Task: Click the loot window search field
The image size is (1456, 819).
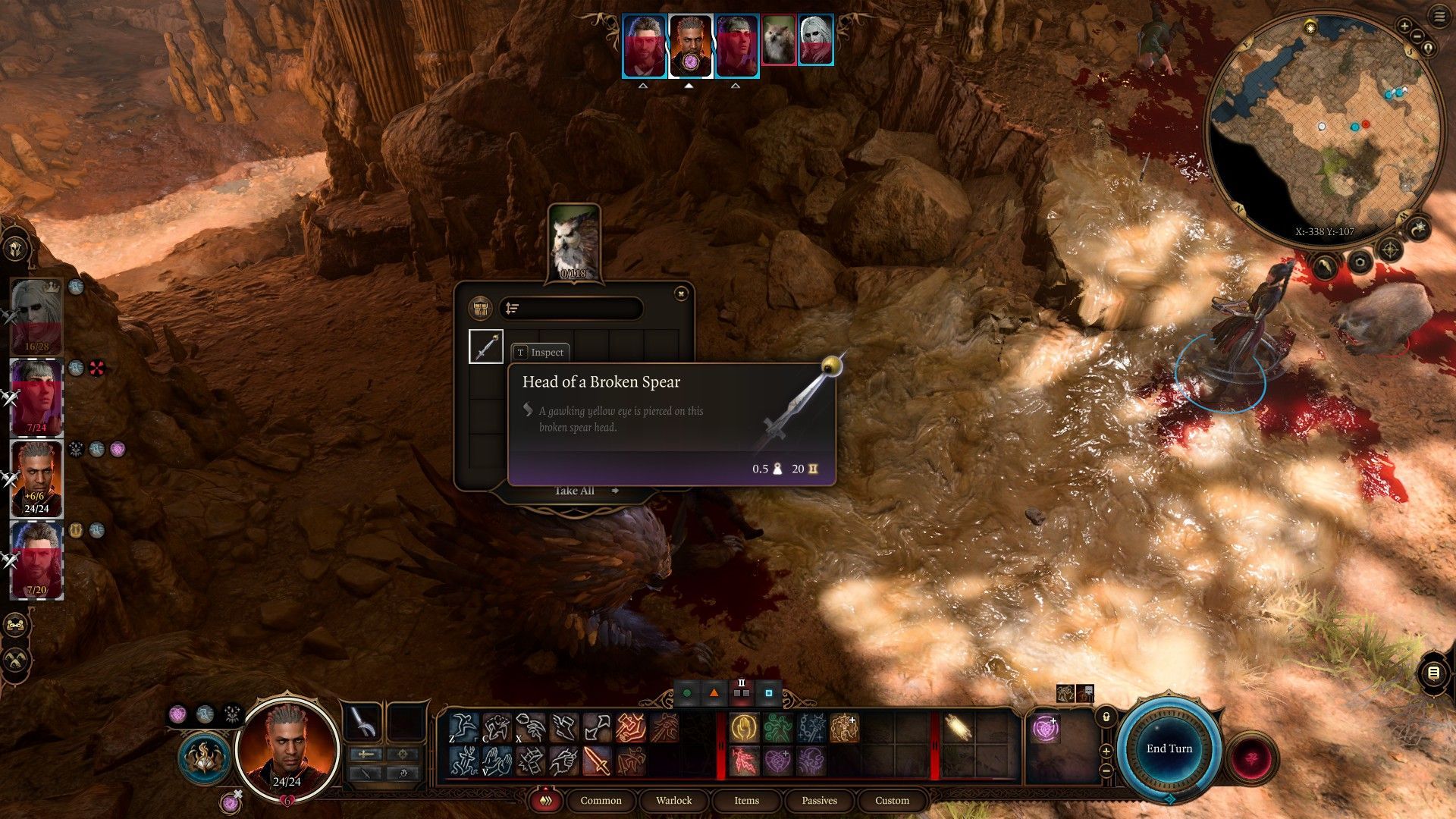Action: (571, 308)
